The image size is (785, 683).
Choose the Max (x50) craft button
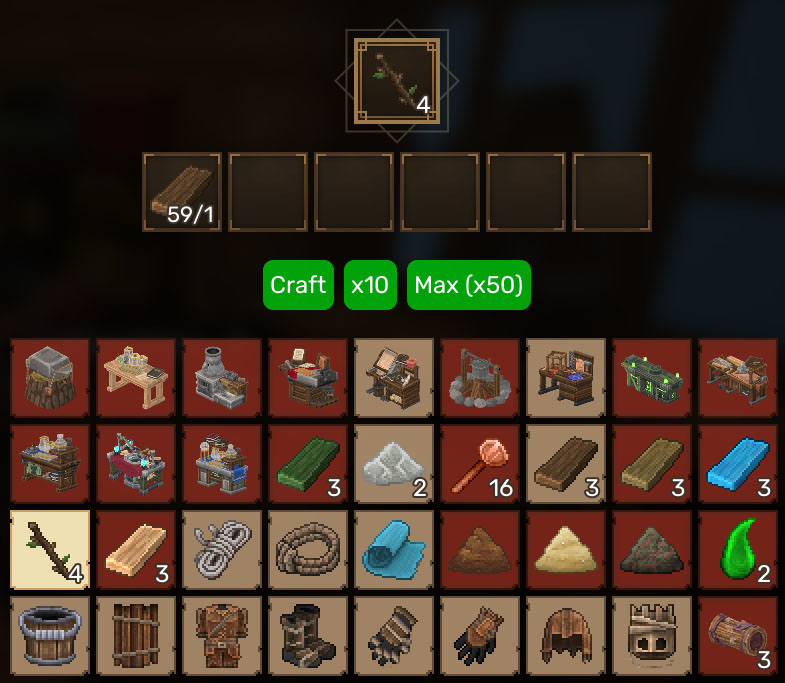[x=468, y=285]
